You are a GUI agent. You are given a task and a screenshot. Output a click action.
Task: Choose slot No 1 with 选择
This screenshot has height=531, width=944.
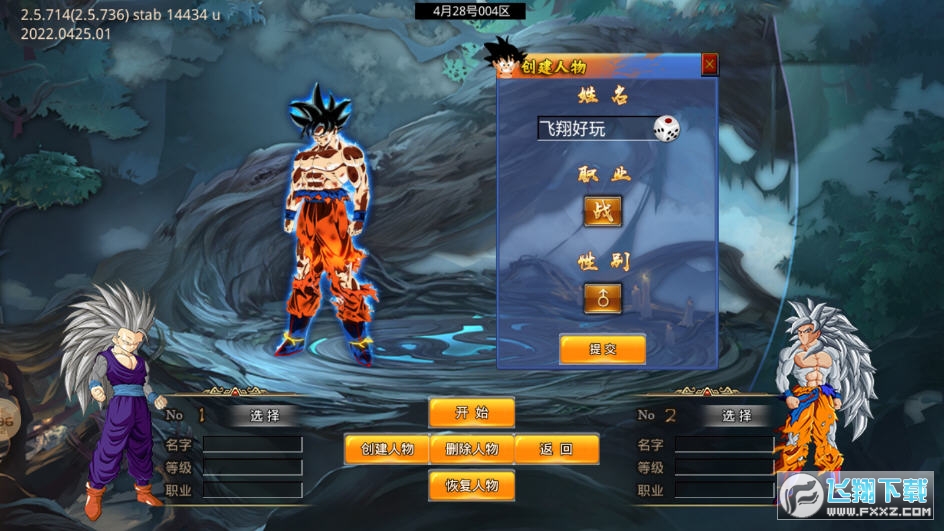point(265,415)
